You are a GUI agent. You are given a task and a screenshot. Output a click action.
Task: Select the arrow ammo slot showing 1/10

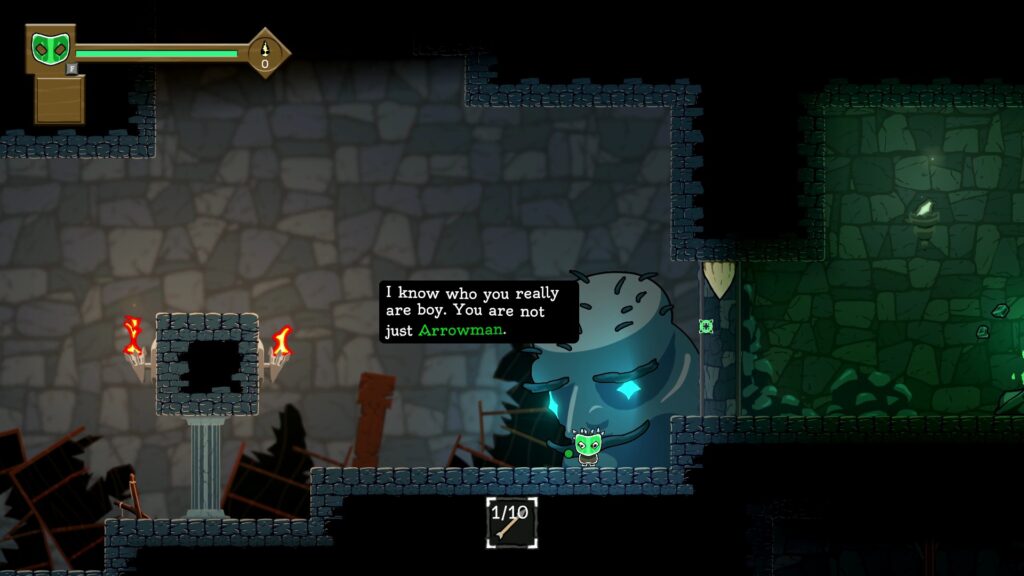coord(511,522)
